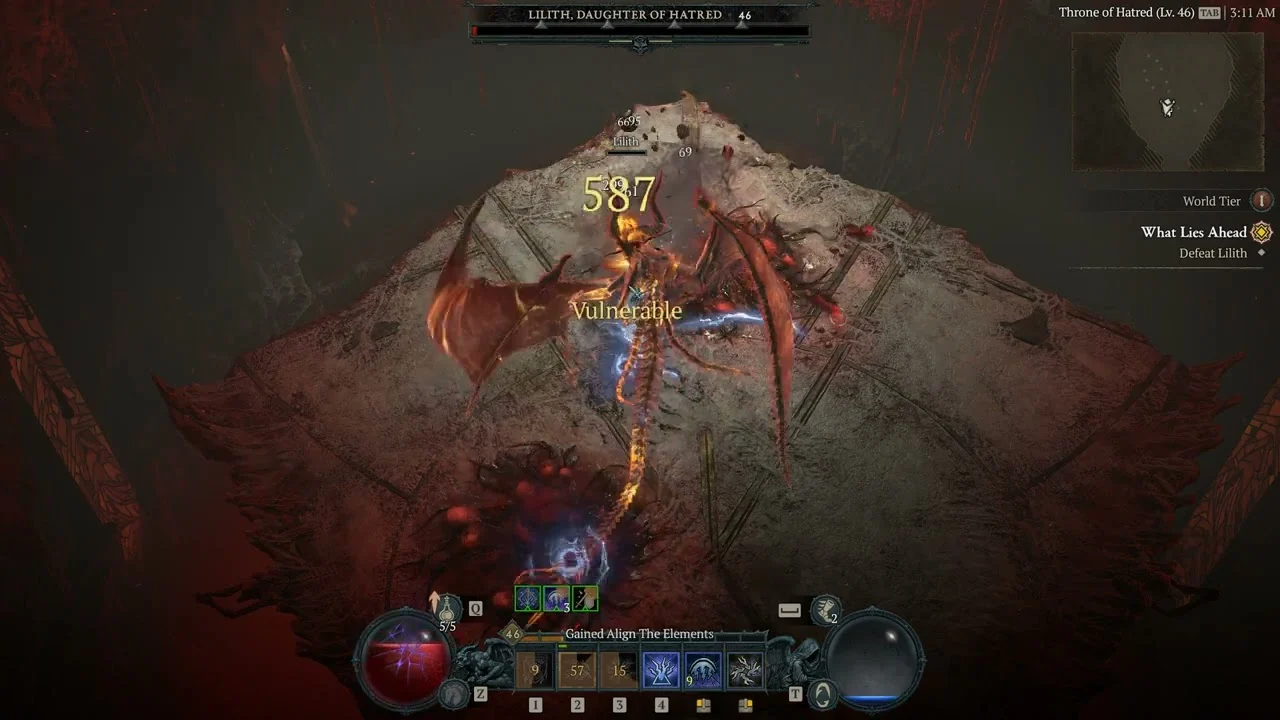Inspect the first green-bordered buff icon
The image size is (1280, 720).
click(527, 598)
